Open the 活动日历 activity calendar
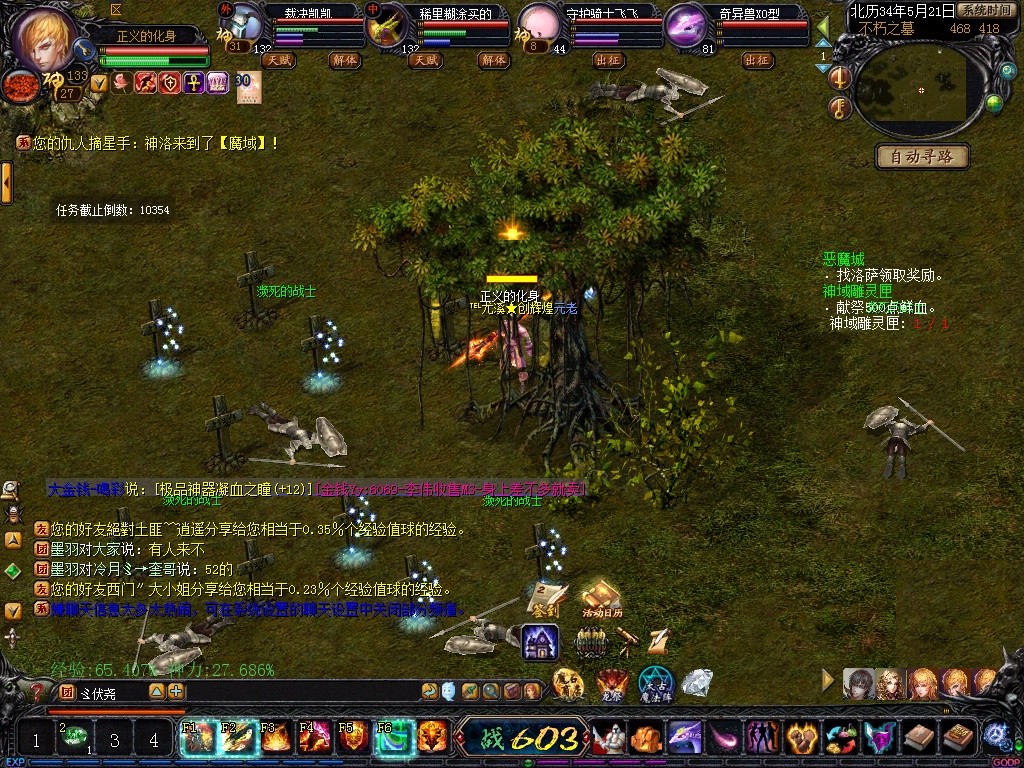Image resolution: width=1024 pixels, height=768 pixels. pos(602,599)
